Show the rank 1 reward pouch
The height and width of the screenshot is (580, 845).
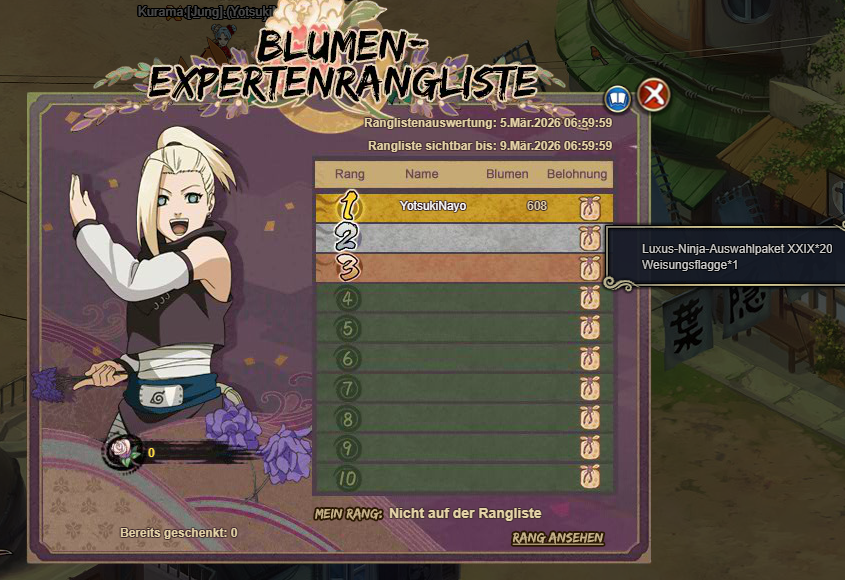589,208
